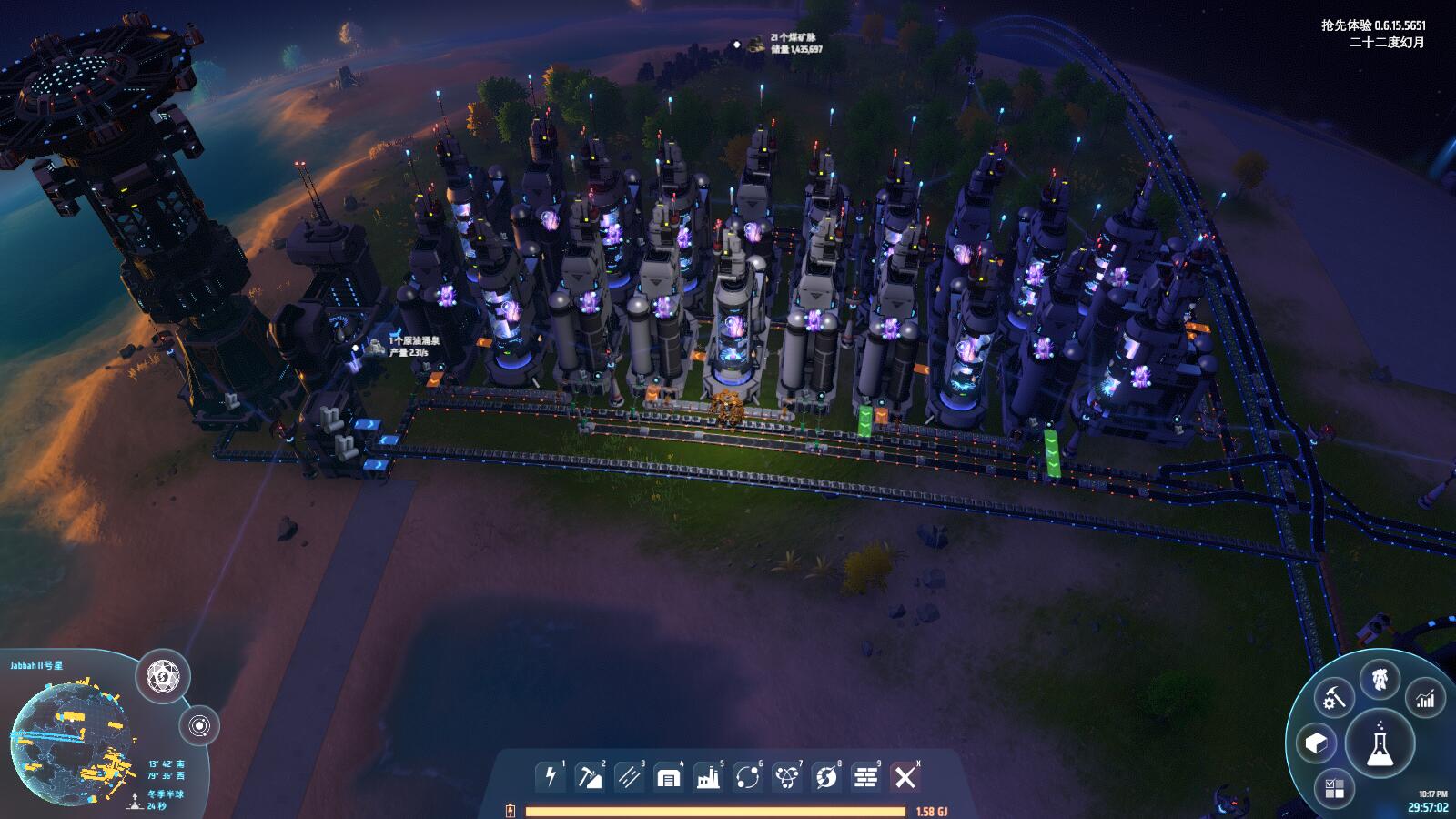Open the mecha panel icon

pyautogui.click(x=1380, y=679)
